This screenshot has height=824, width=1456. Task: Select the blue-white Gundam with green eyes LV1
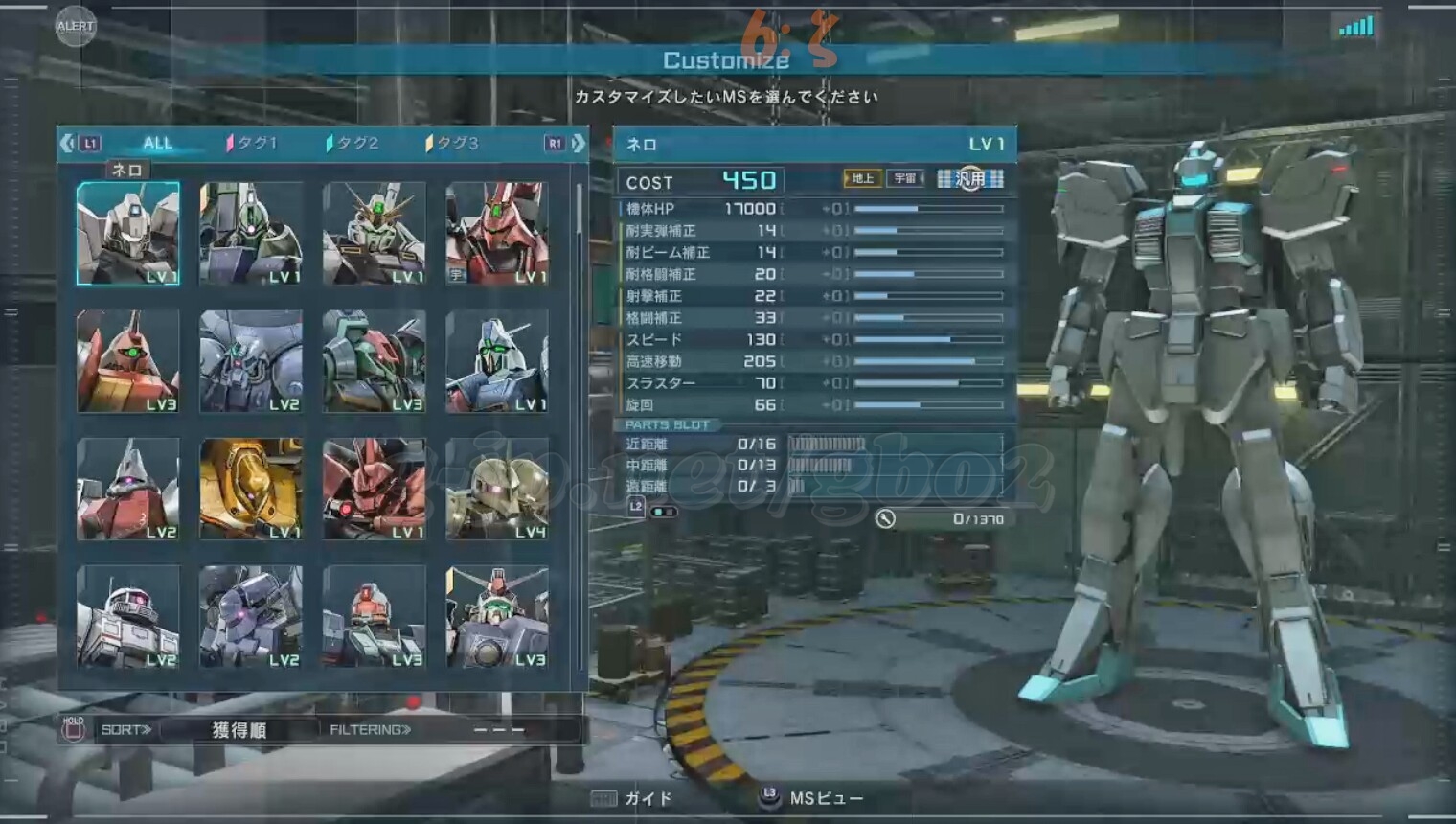[496, 361]
